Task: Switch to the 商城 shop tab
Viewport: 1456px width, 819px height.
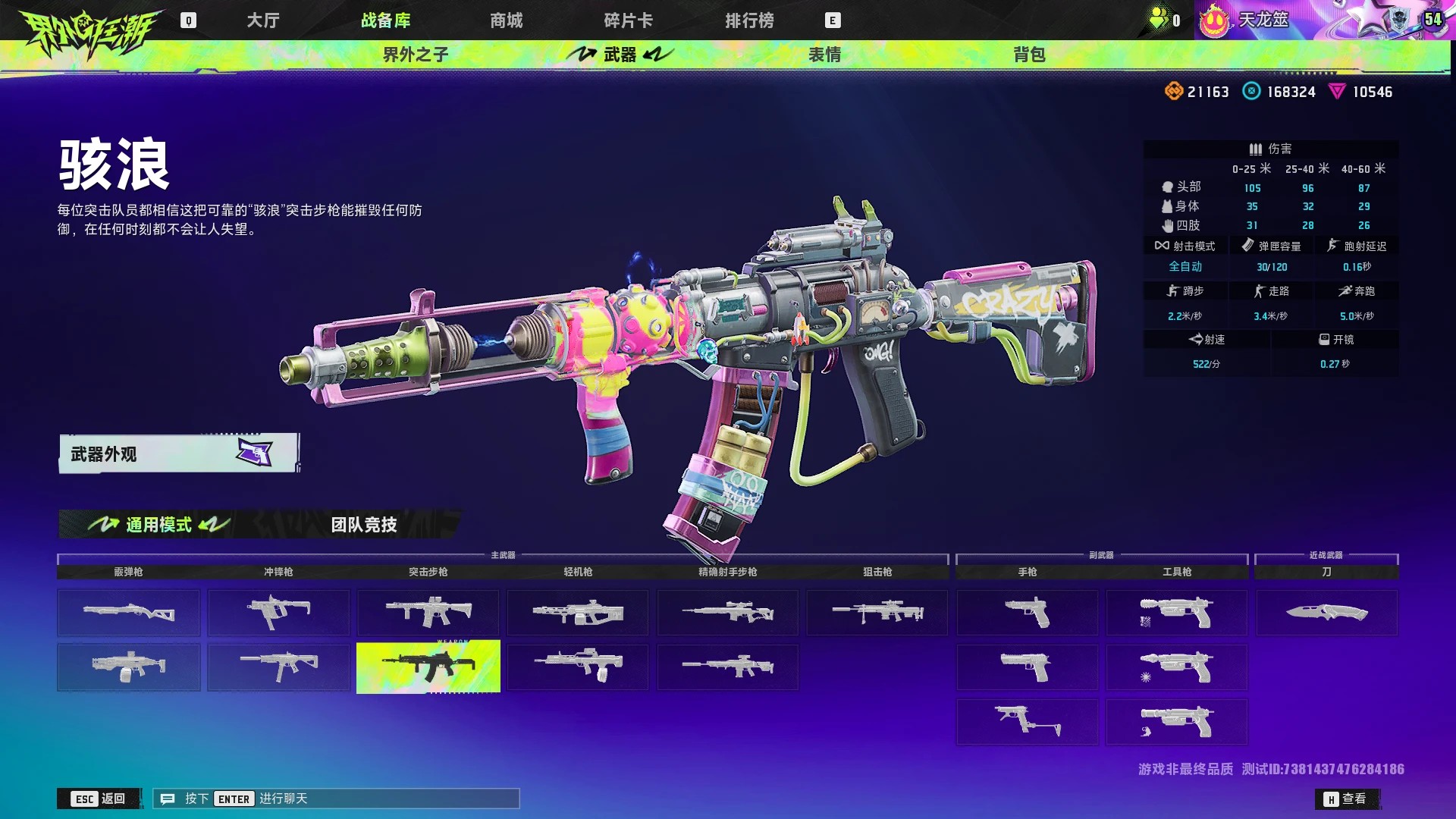Action: point(506,20)
